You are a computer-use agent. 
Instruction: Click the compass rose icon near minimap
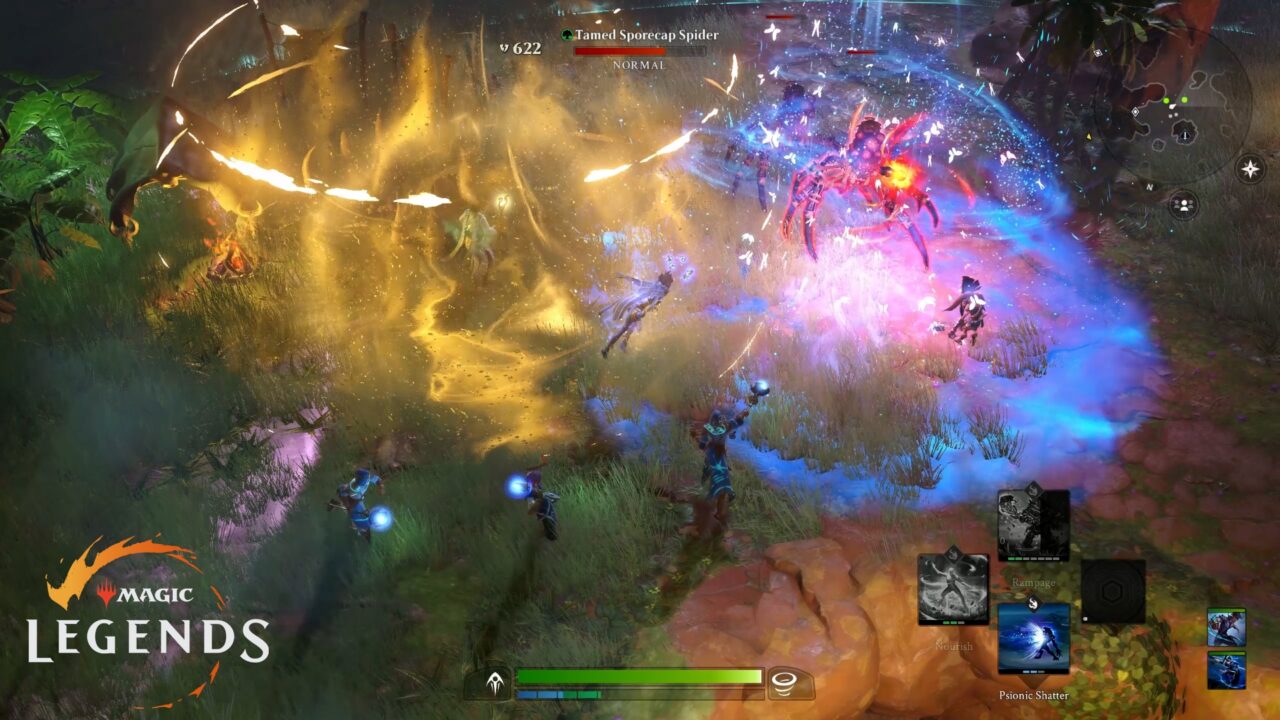coord(1249,169)
